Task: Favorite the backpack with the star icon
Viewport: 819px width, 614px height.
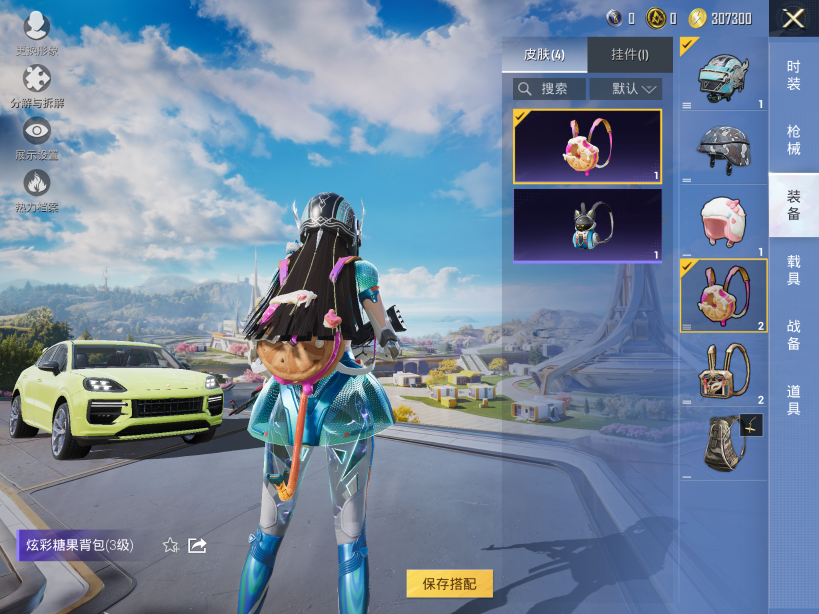Action: coord(171,545)
